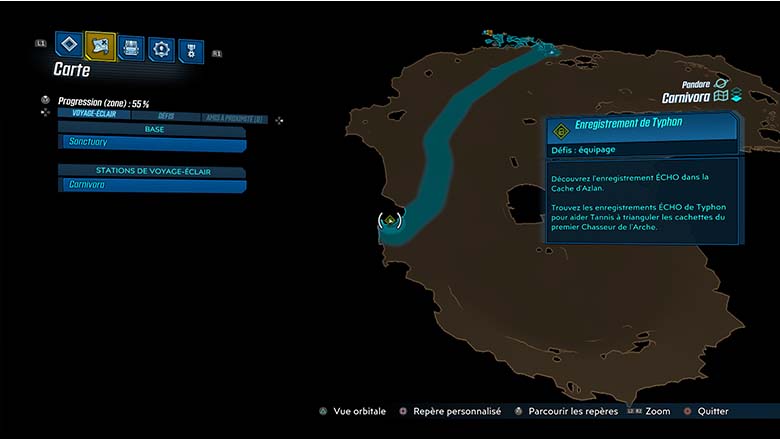Choose Repère personnalisé in the bottom bar
This screenshot has width=780, height=439.
click(x=450, y=411)
